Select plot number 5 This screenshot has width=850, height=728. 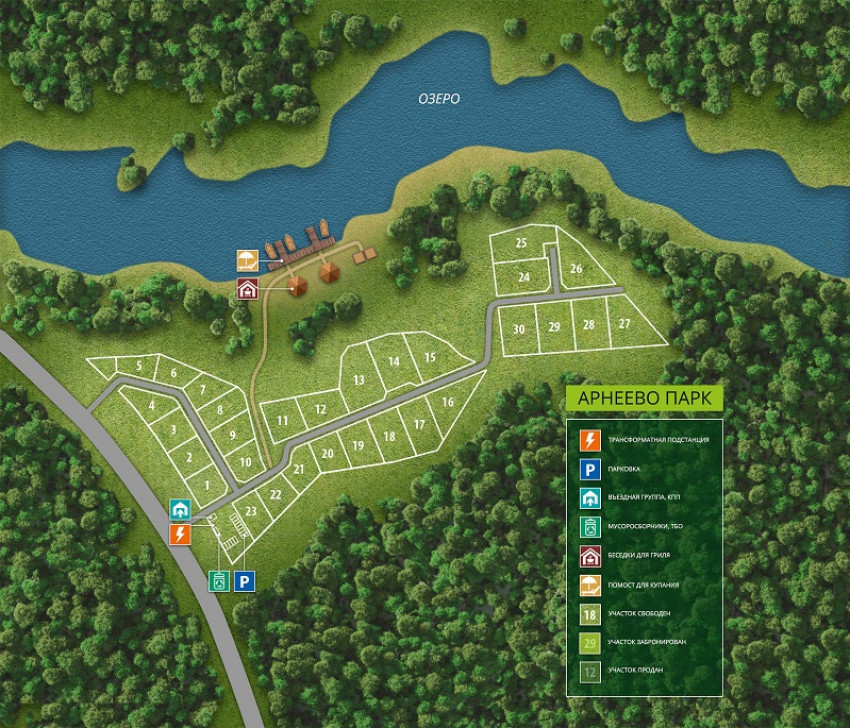pos(138,366)
